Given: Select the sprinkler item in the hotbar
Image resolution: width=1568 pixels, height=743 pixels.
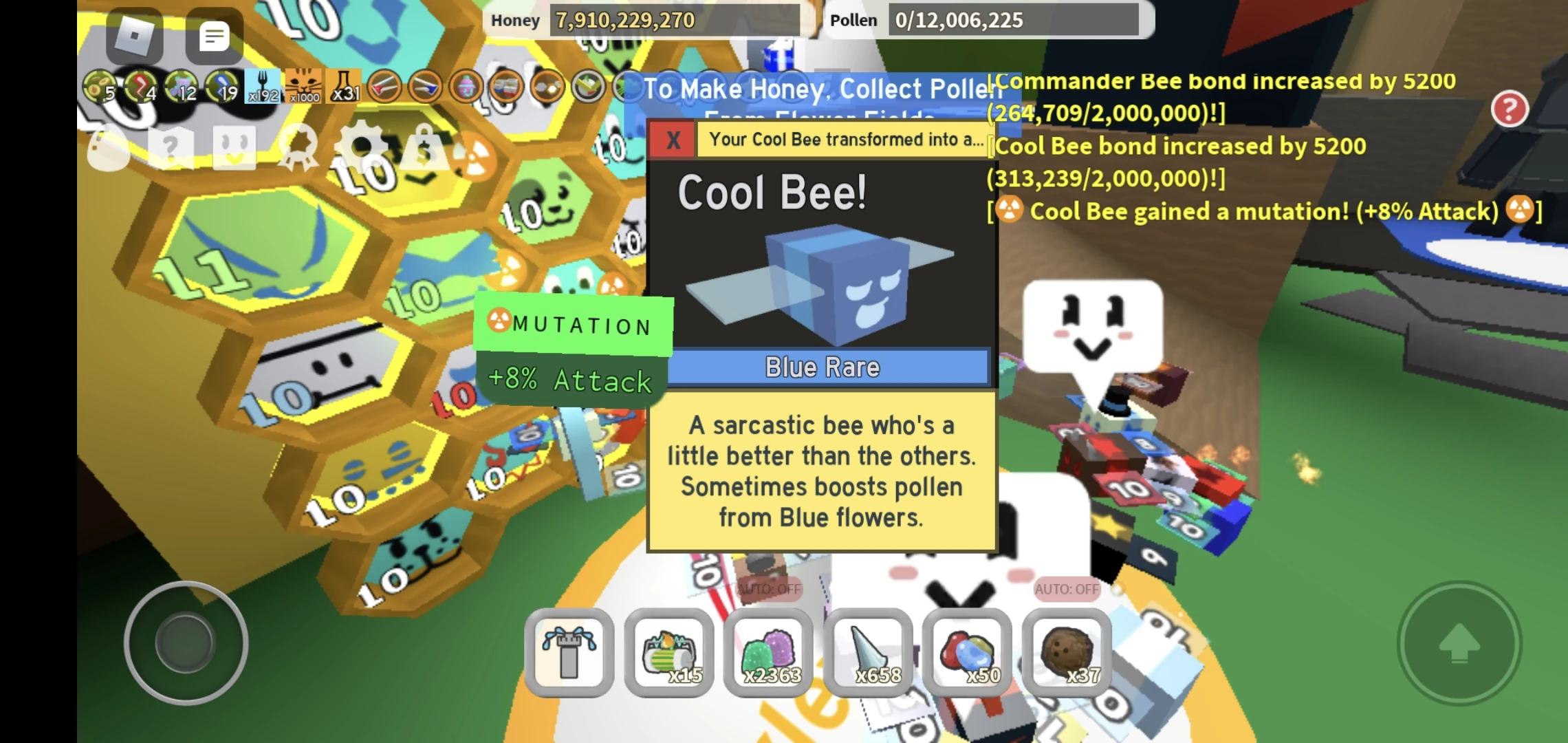Looking at the screenshot, I should pyautogui.click(x=569, y=650).
